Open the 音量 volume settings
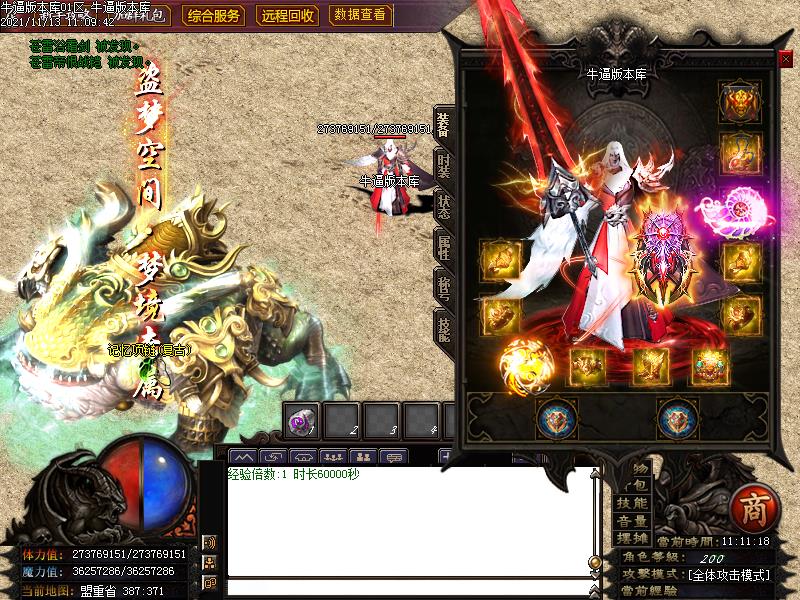Screen dimensions: 800x600 632,521
